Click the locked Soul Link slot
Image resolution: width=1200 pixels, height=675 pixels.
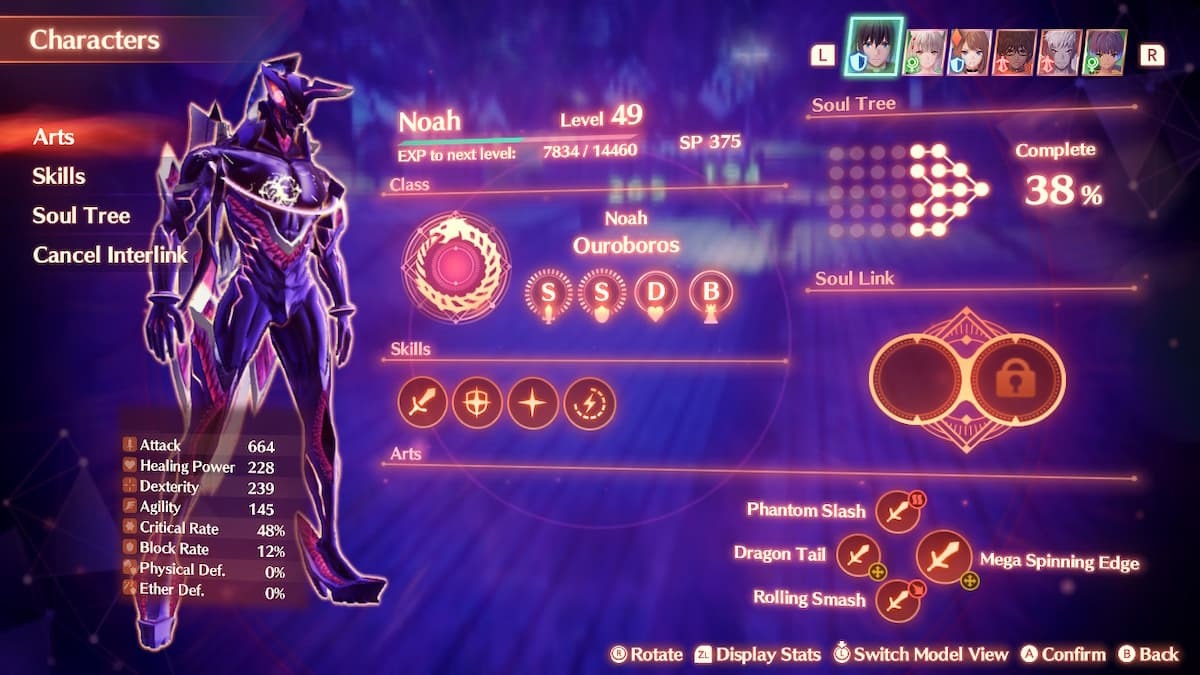tap(1018, 380)
